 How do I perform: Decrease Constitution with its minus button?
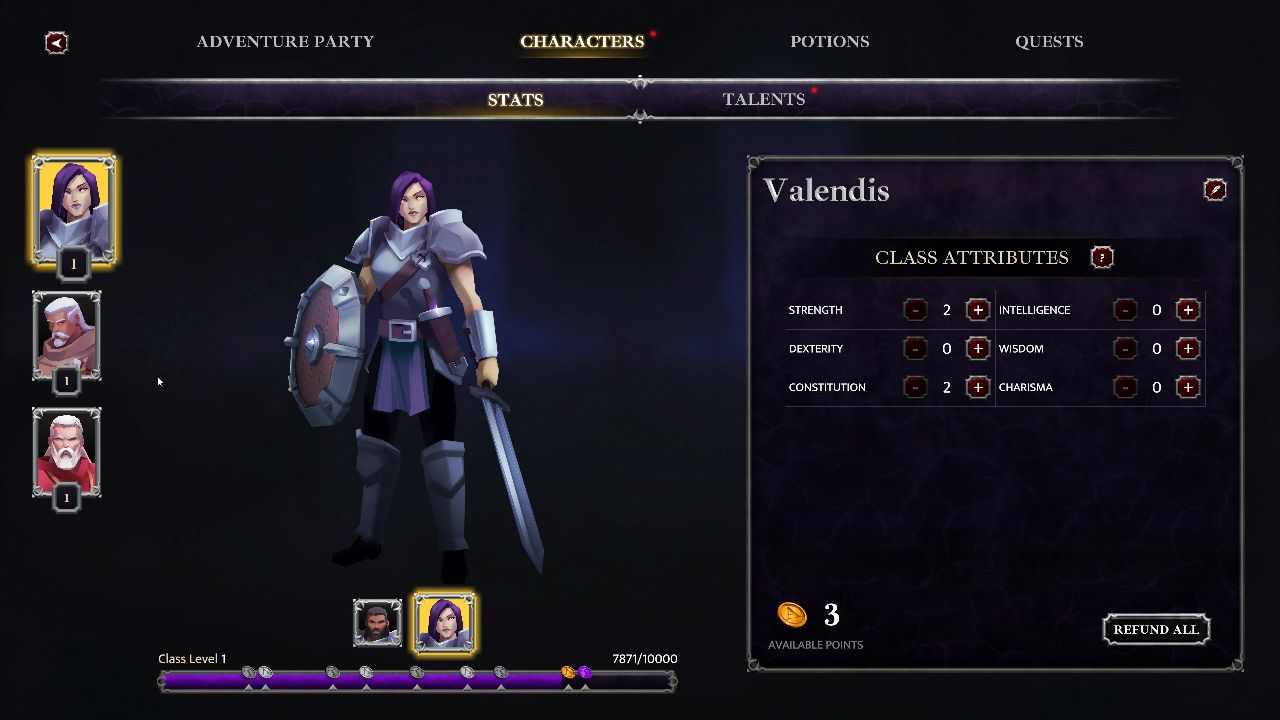pos(916,387)
